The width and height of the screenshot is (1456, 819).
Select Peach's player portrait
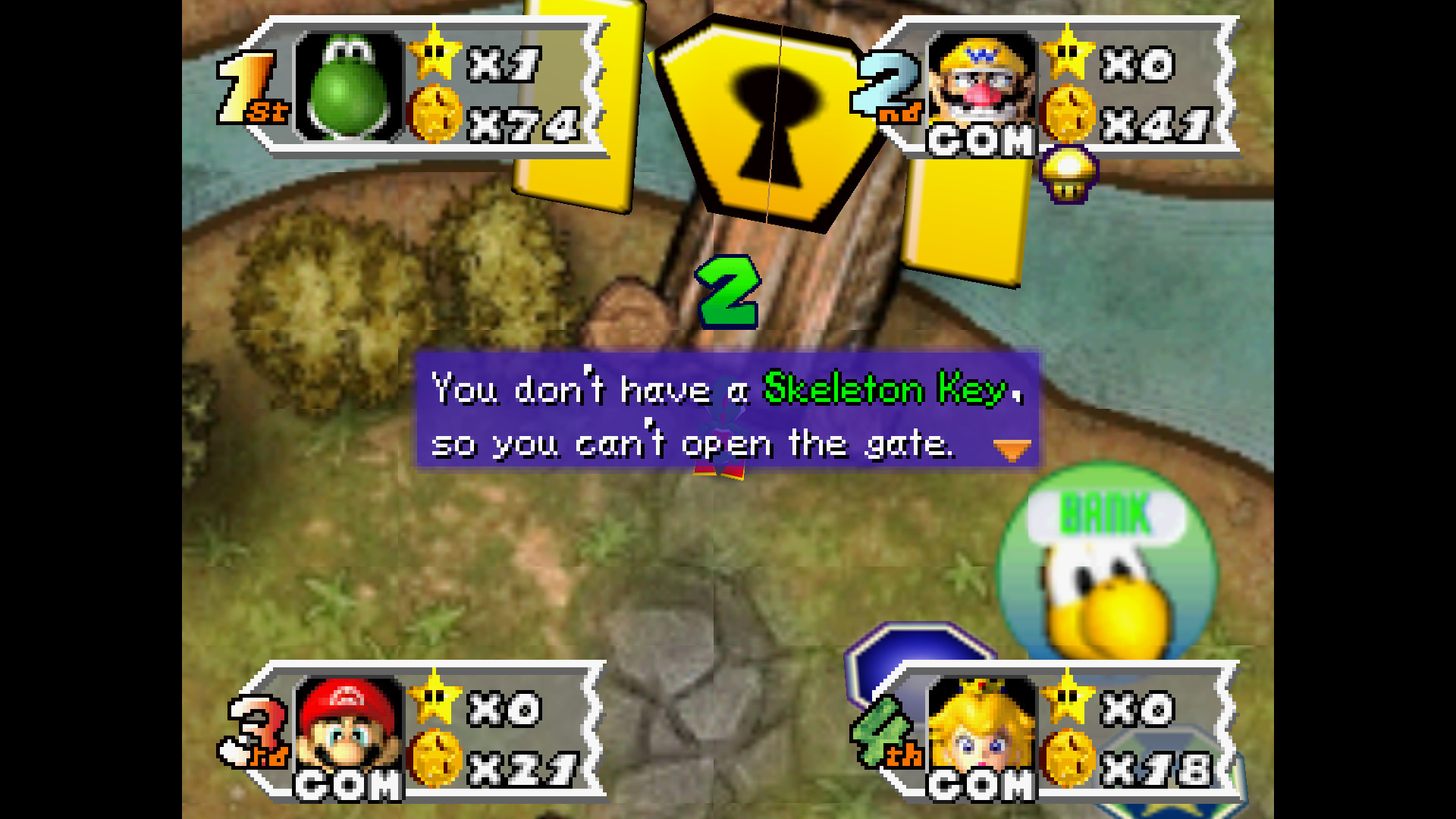pyautogui.click(x=982, y=724)
